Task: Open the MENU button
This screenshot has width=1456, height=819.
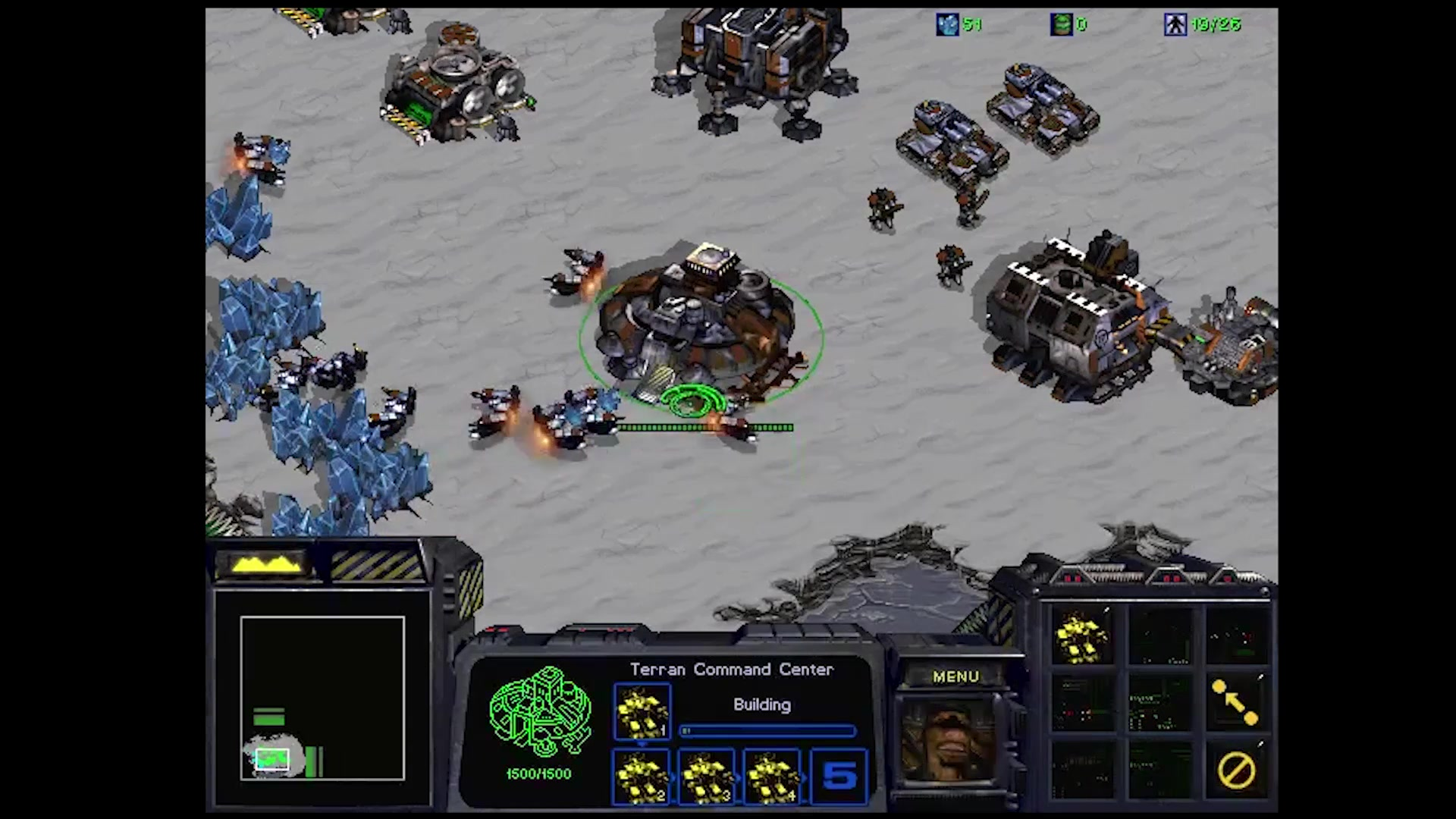Action: [x=955, y=676]
